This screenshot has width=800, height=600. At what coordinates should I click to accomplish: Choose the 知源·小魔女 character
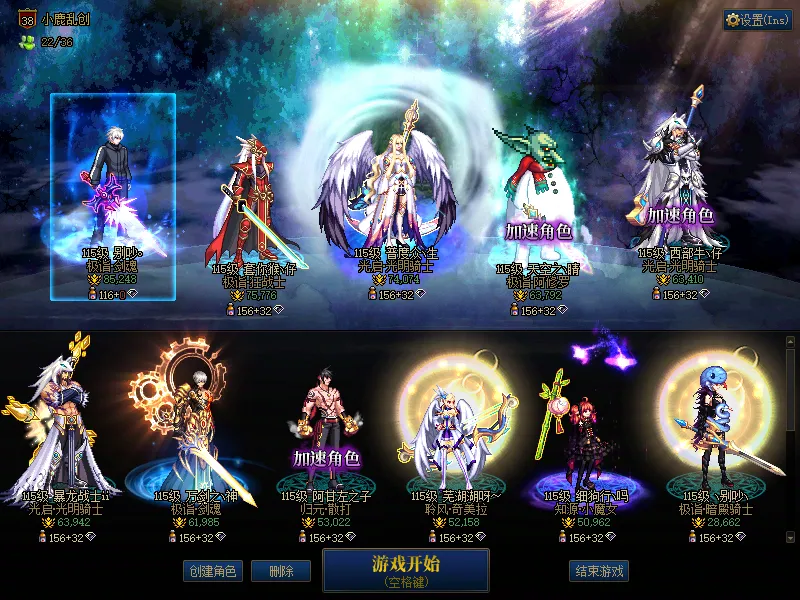(577, 430)
